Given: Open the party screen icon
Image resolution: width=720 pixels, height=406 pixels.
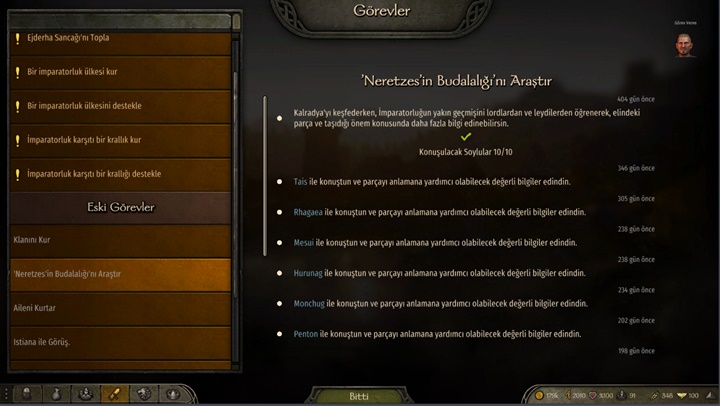Looking at the screenshot, I should click(86, 394).
